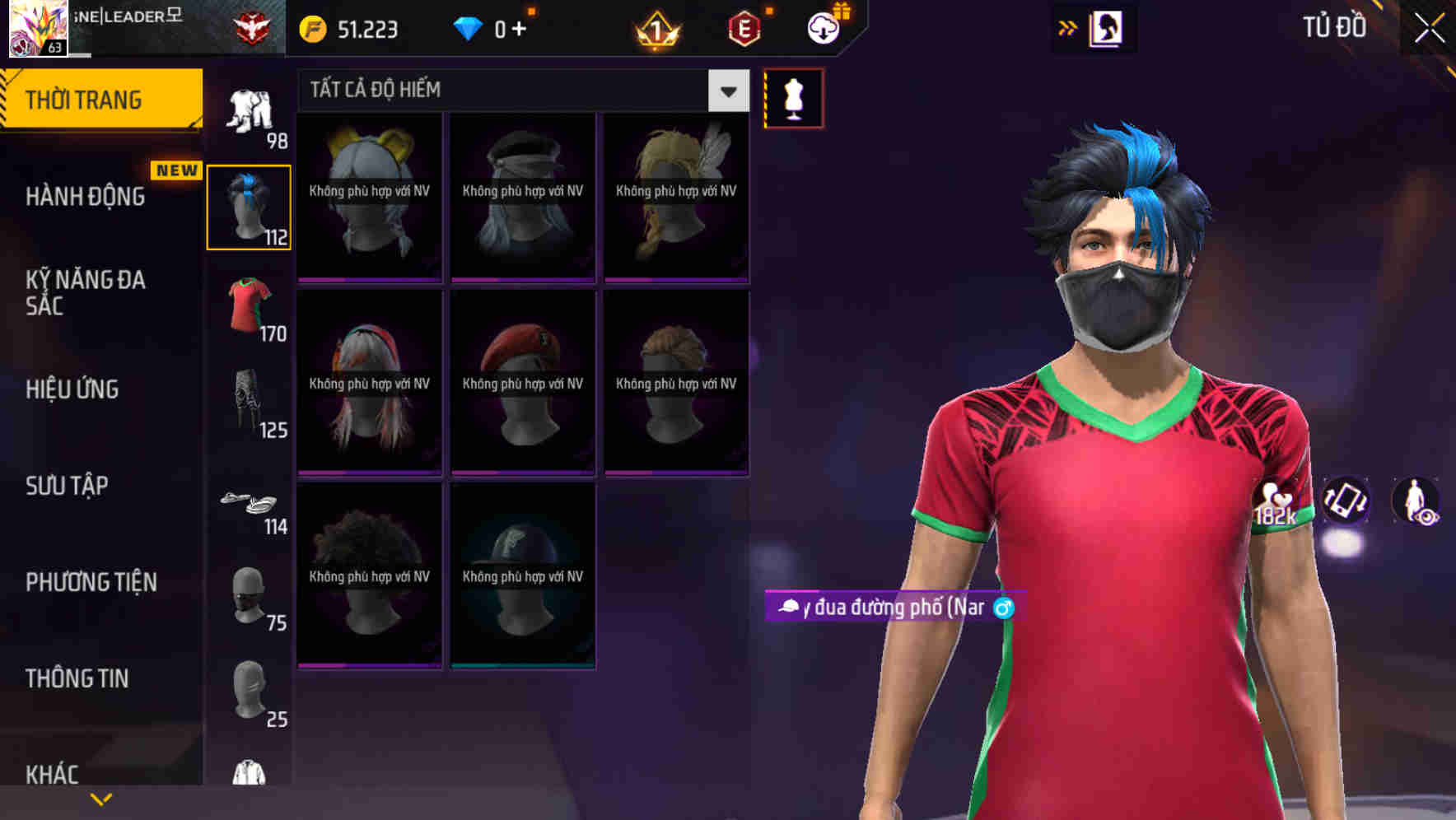The width and height of the screenshot is (1456, 820).
Task: Click the mannequin outfit preset button
Action: coord(793,97)
